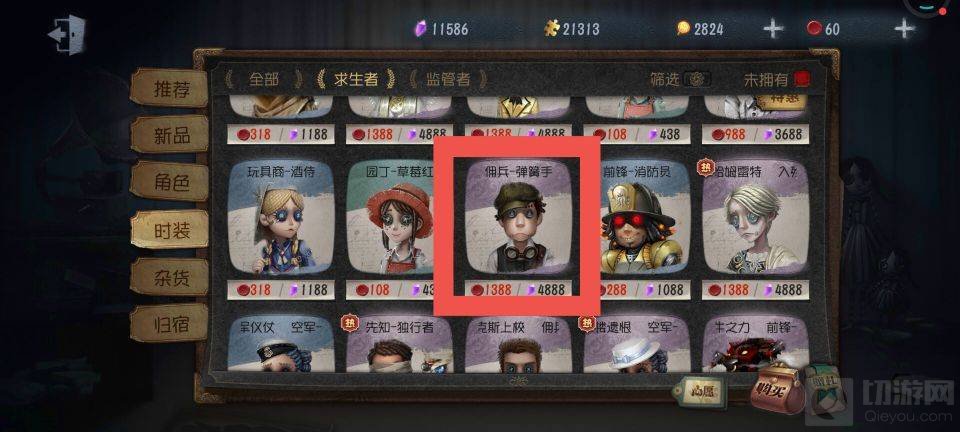Top up the red 60 currency

tap(904, 28)
